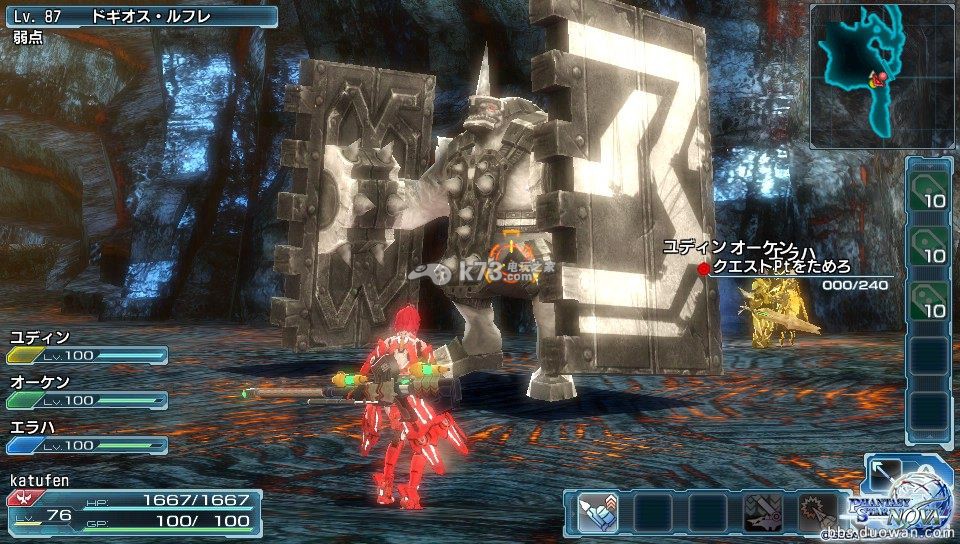Activate the dark sword skill slot

(x=762, y=513)
